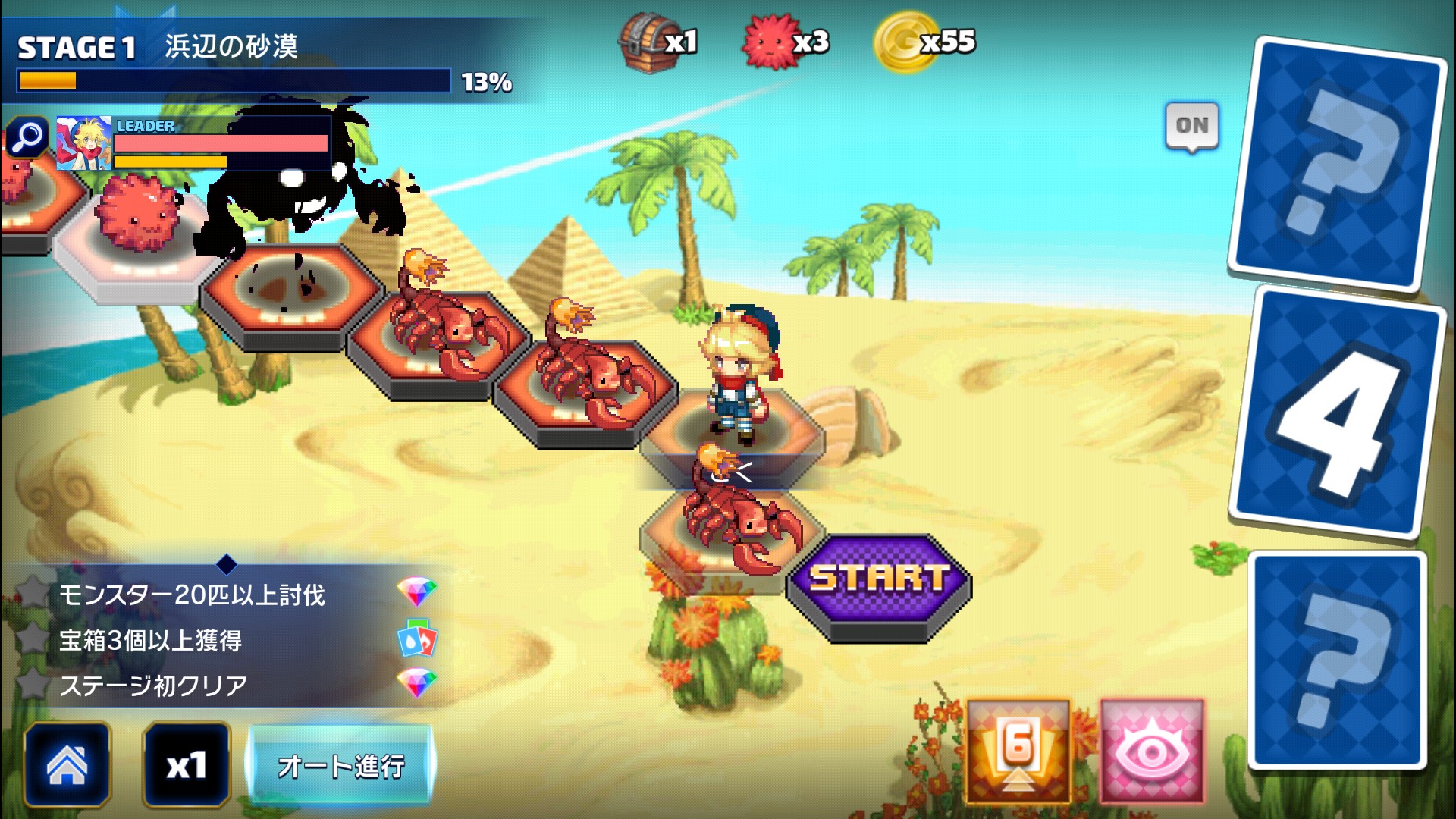Open the home menu button

[x=67, y=764]
